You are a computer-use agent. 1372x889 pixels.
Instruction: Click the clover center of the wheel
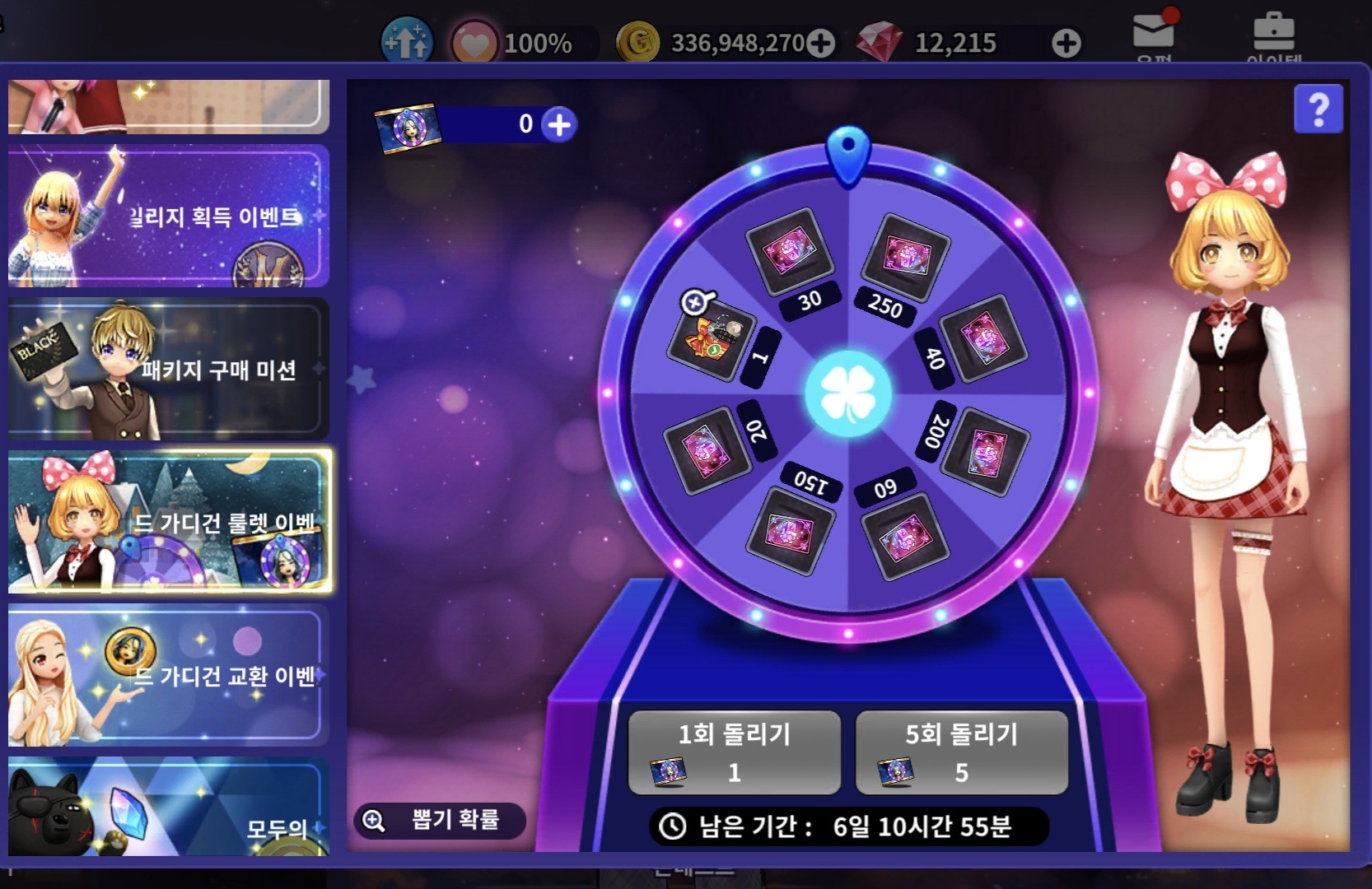pyautogui.click(x=847, y=393)
